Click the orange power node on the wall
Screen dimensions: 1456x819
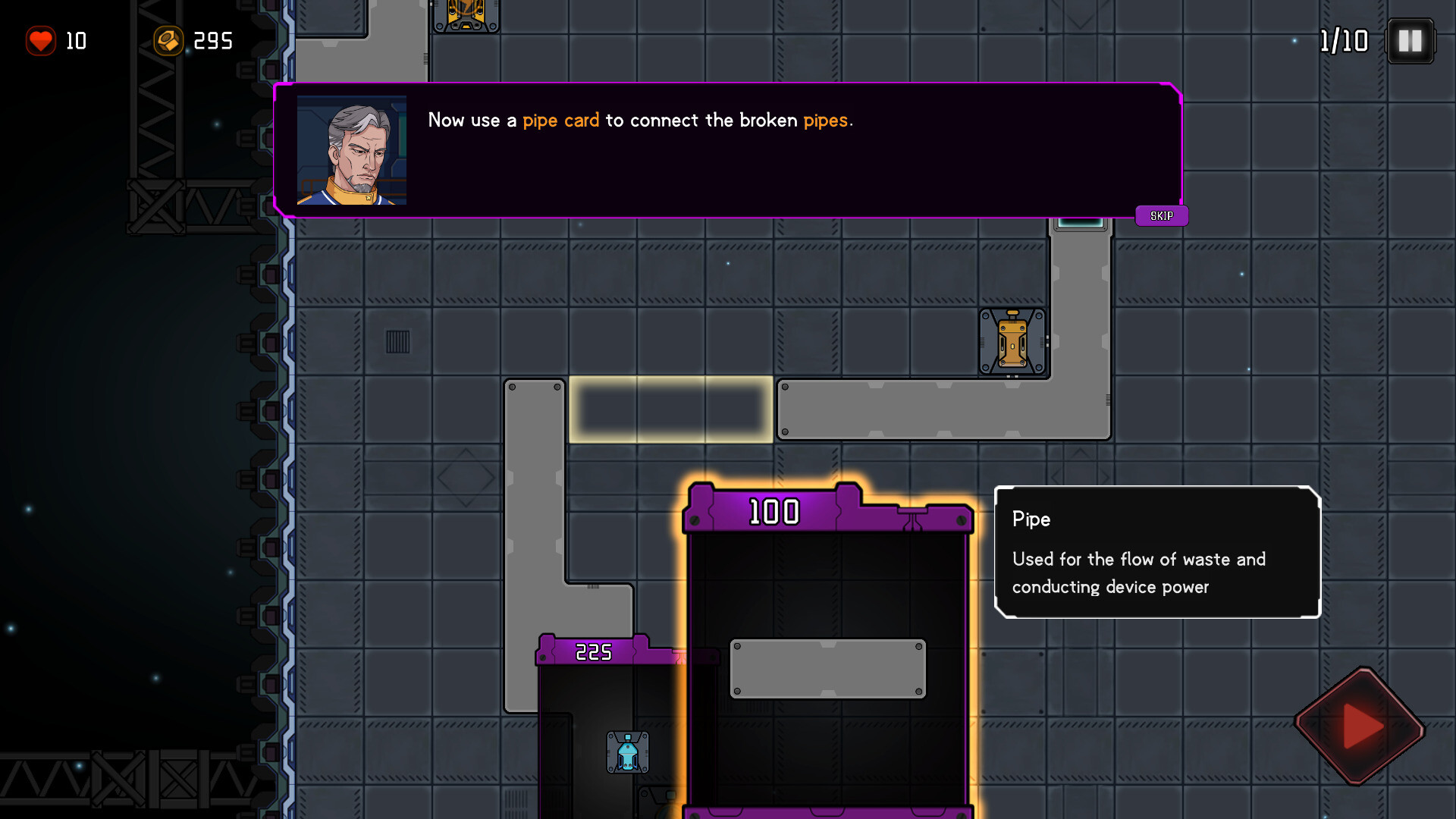1012,341
